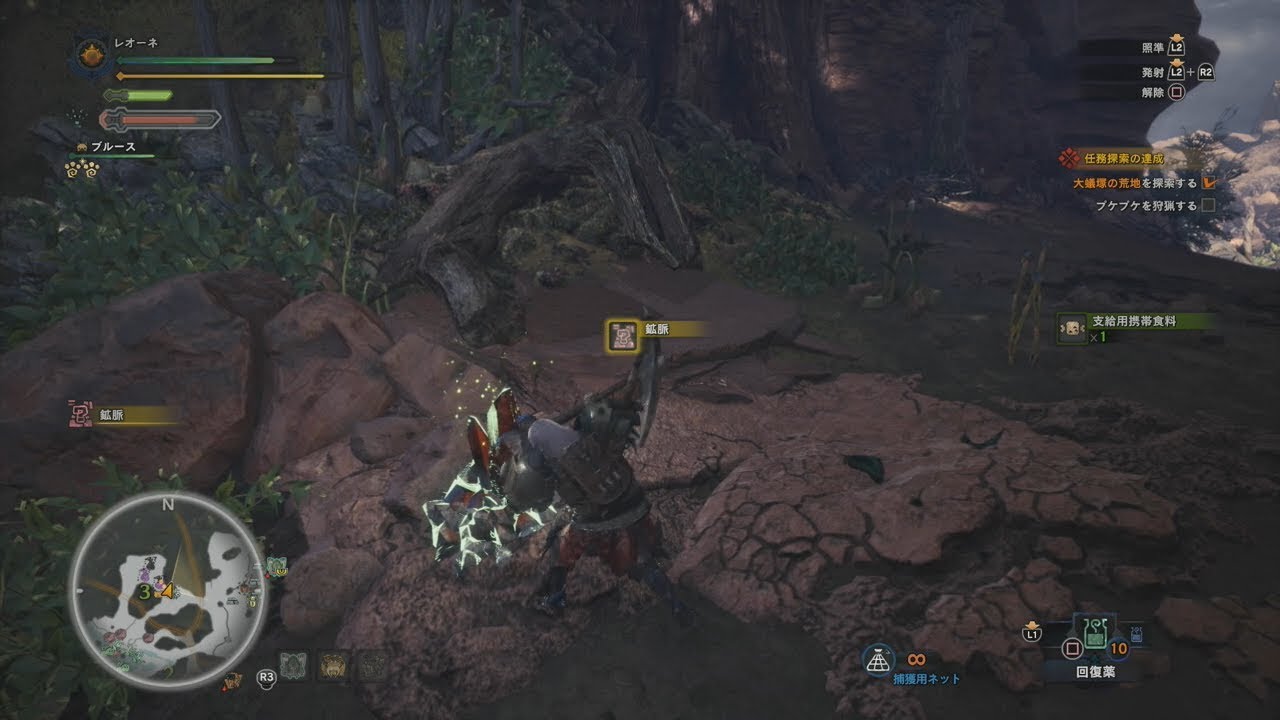Image resolution: width=1280 pixels, height=720 pixels.
Task: Click the player waypoint arrow on the minimap
Action: (168, 591)
